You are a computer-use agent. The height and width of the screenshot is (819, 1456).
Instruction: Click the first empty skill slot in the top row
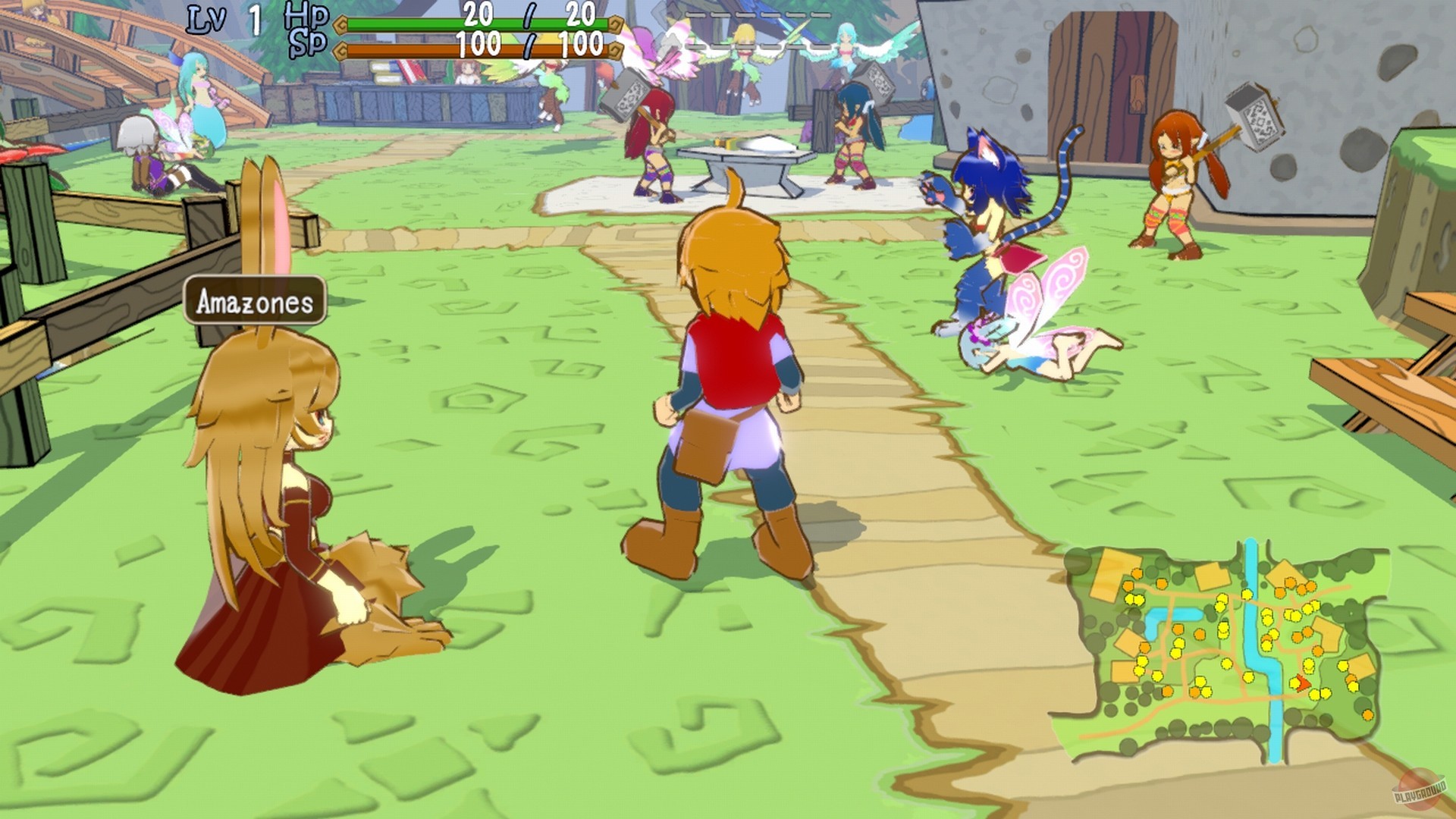coord(695,14)
